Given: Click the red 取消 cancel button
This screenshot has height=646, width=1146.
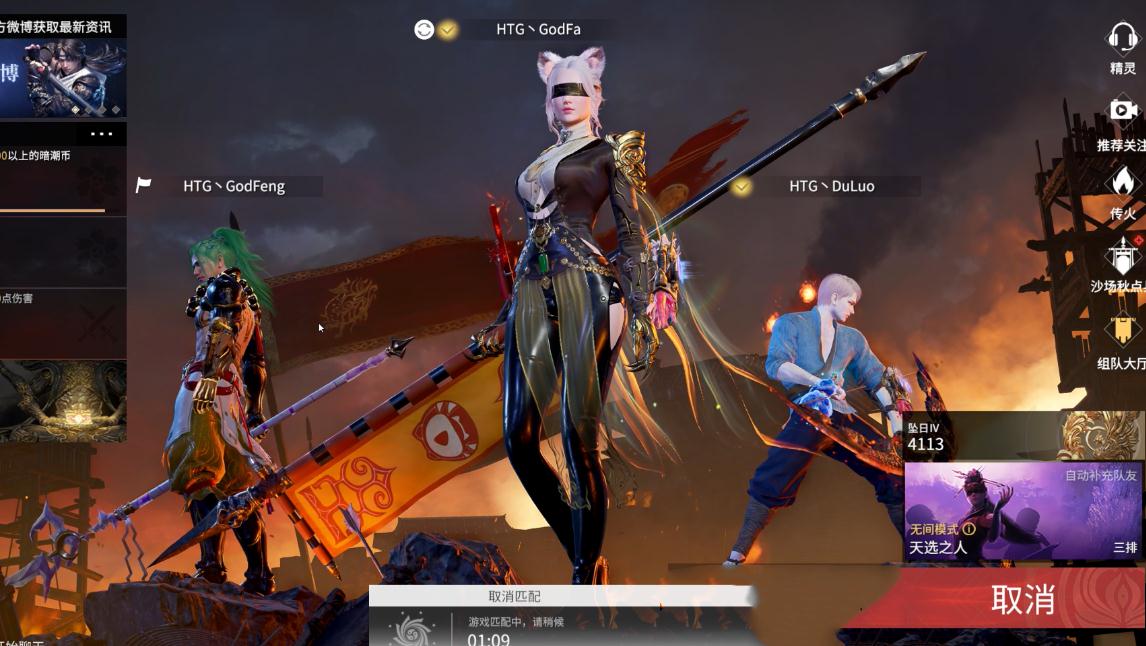Looking at the screenshot, I should 1022,599.
